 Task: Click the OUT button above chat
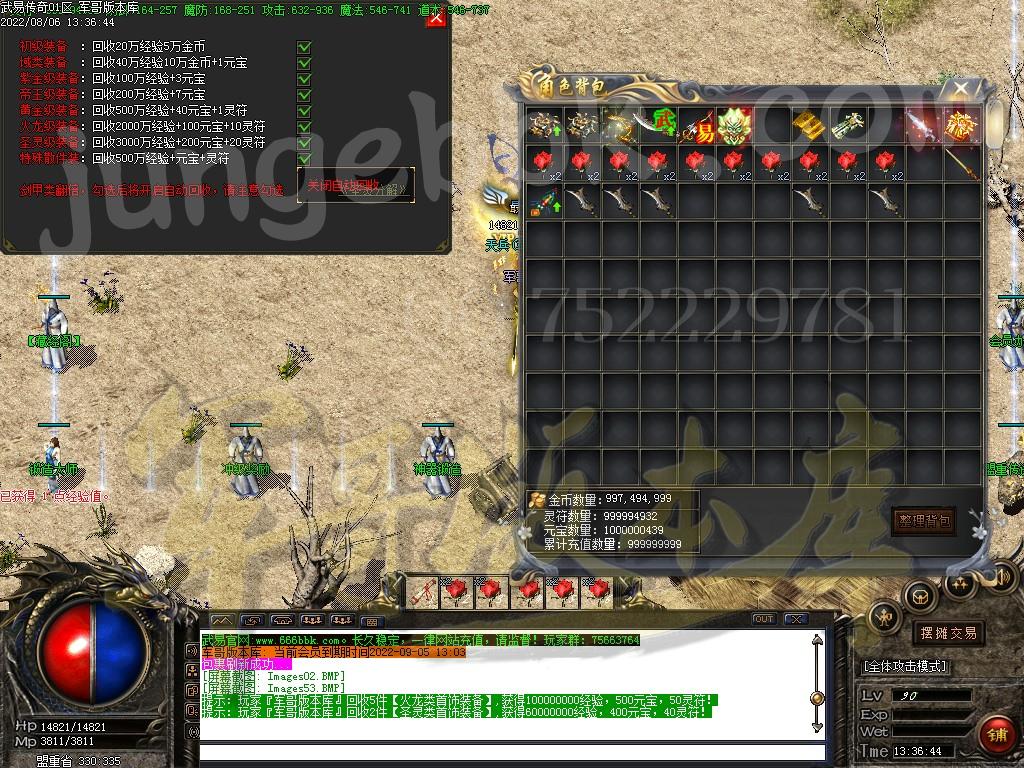pos(763,619)
